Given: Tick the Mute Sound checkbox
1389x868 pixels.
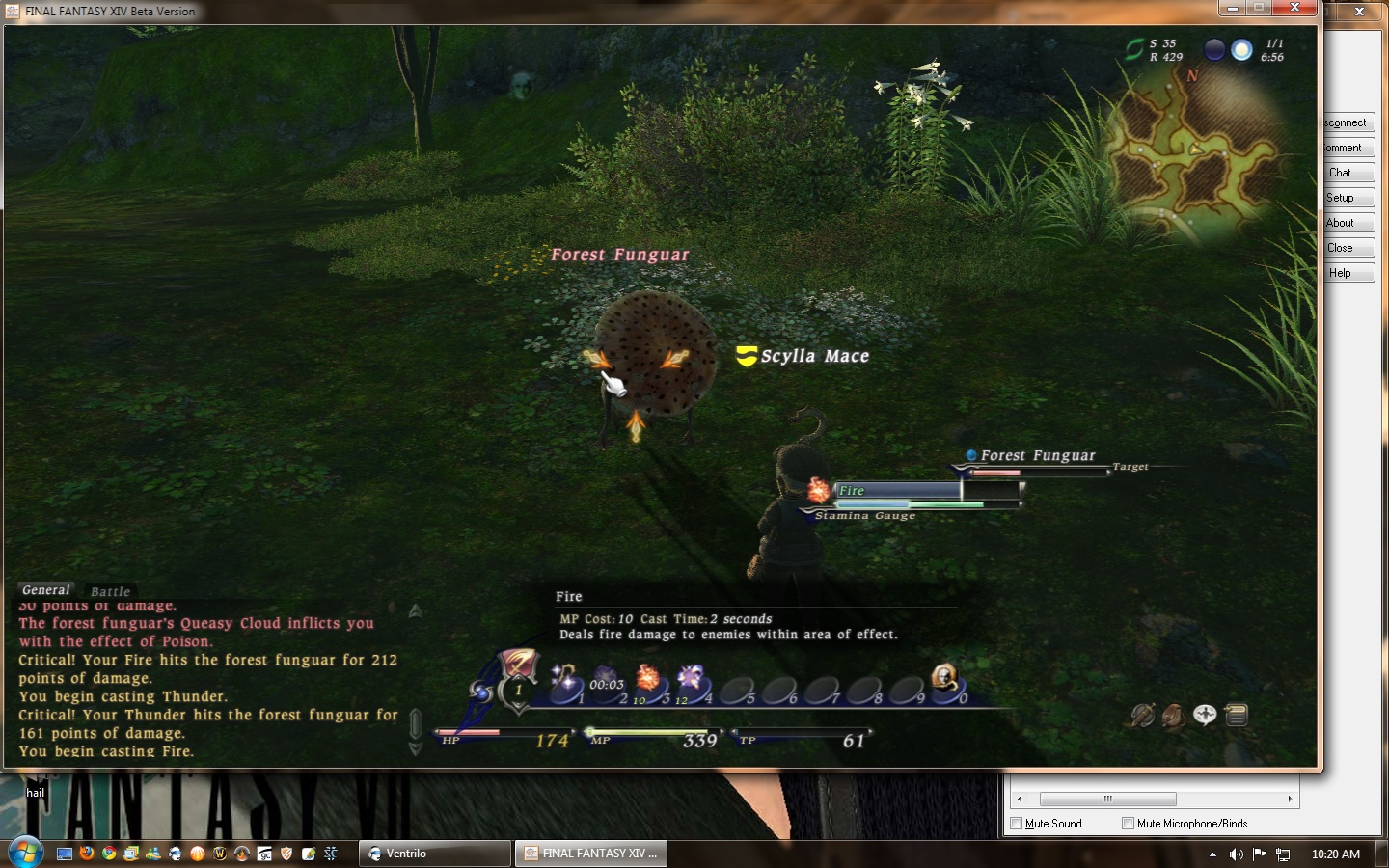Looking at the screenshot, I should [1016, 824].
